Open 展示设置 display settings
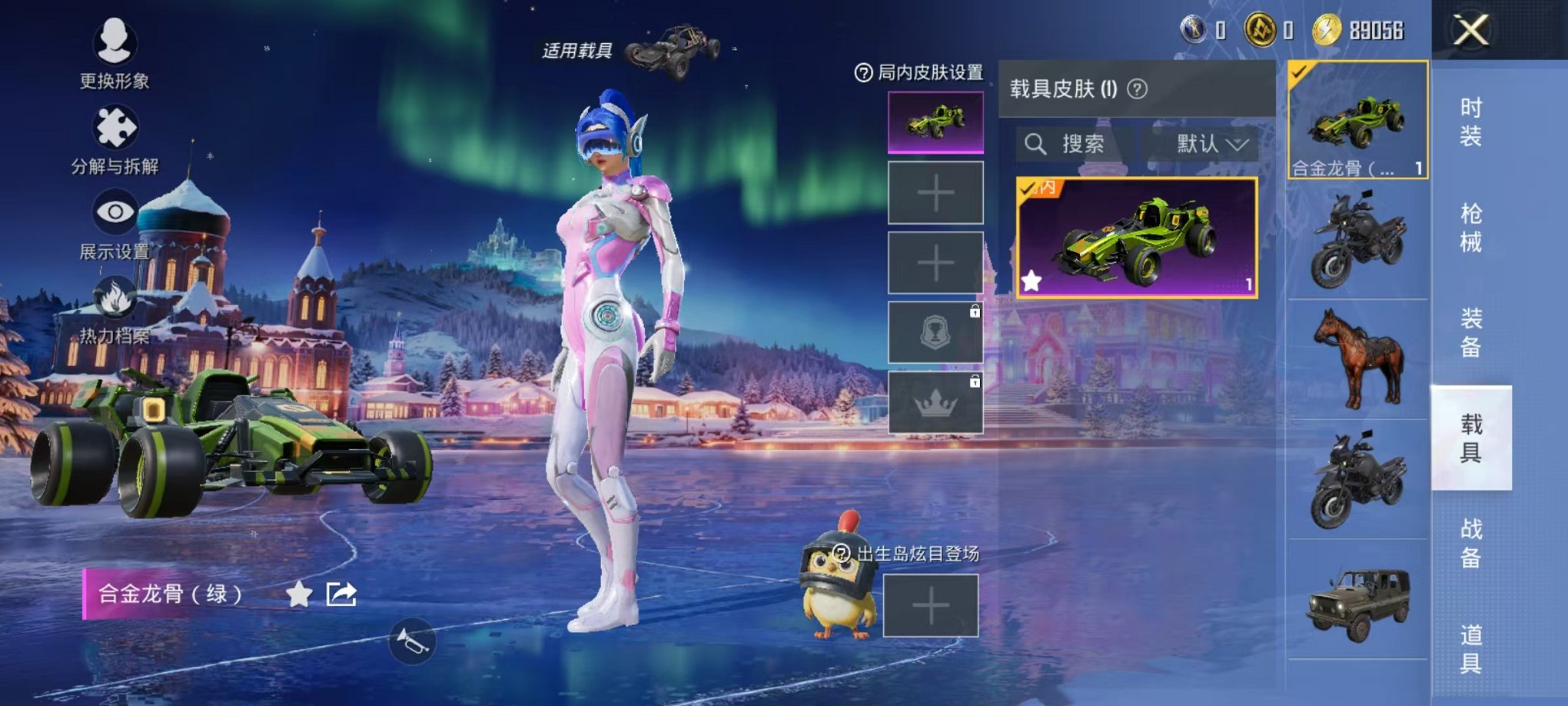1568x706 pixels. pyautogui.click(x=114, y=219)
